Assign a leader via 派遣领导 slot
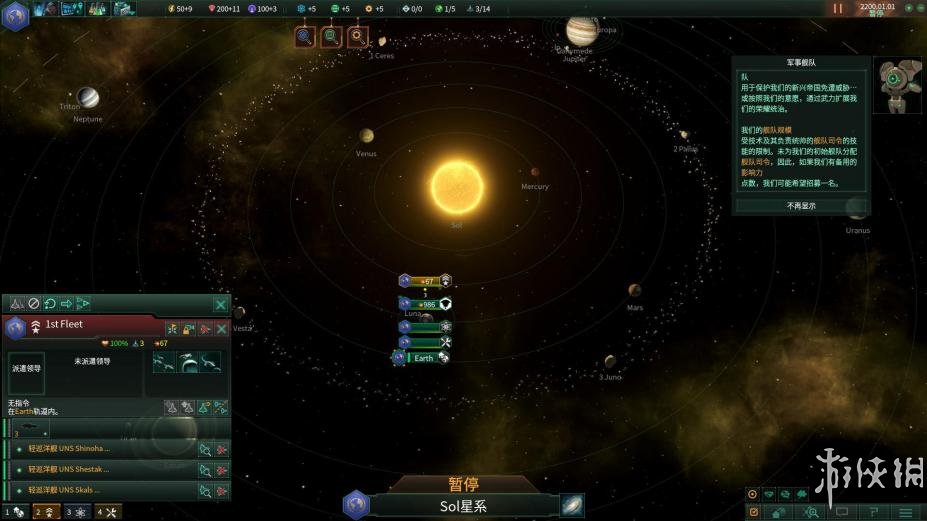 point(26,368)
